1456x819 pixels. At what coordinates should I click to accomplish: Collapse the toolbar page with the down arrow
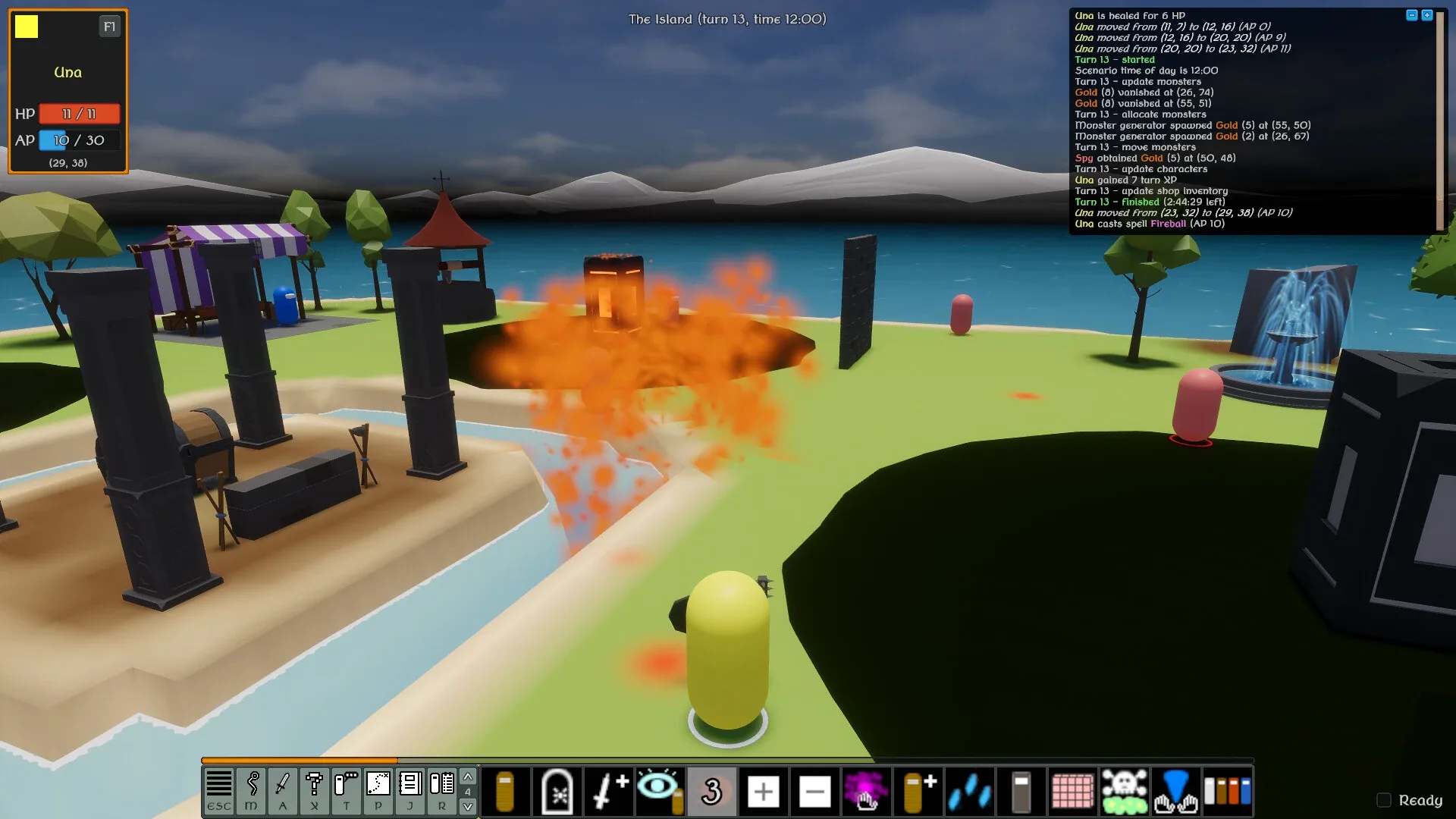468,806
